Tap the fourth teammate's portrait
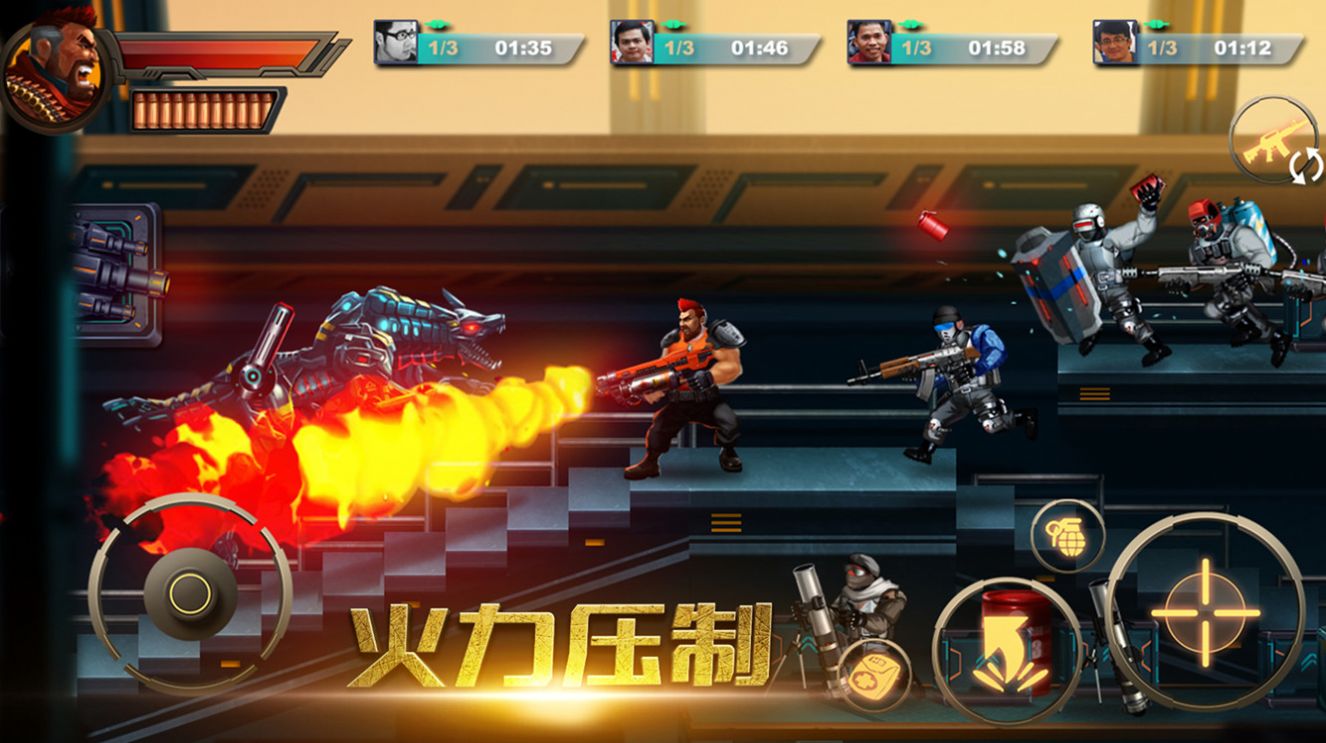Screen dimensions: 1326x743 [1116, 44]
